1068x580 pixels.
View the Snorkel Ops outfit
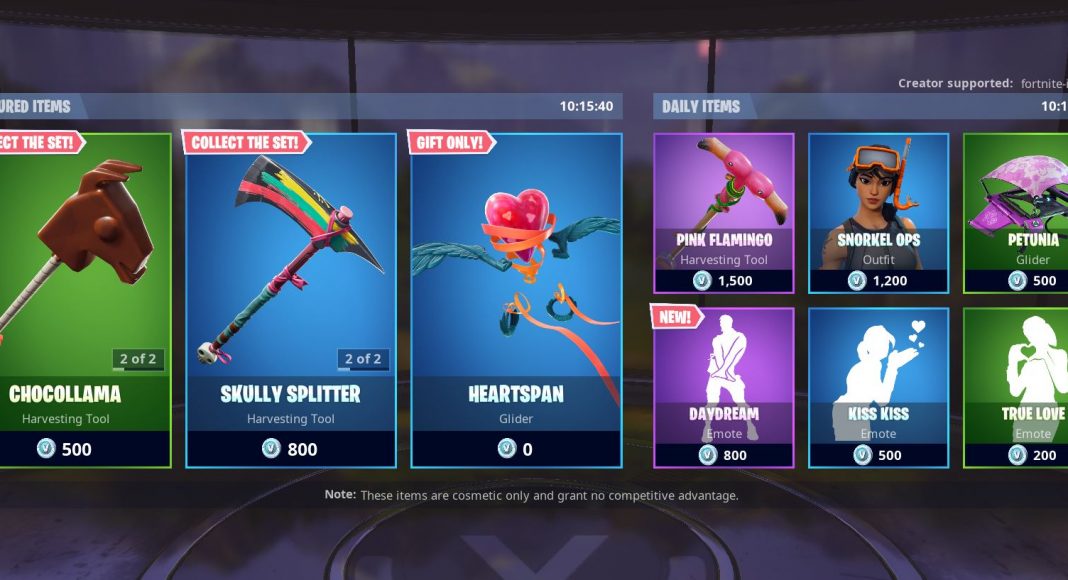coord(878,213)
